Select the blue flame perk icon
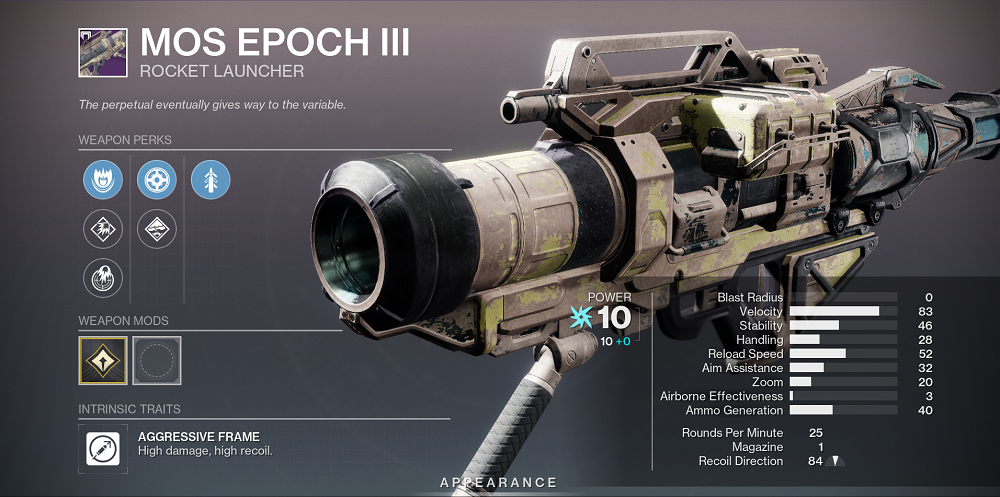1000x497 pixels. 103,180
